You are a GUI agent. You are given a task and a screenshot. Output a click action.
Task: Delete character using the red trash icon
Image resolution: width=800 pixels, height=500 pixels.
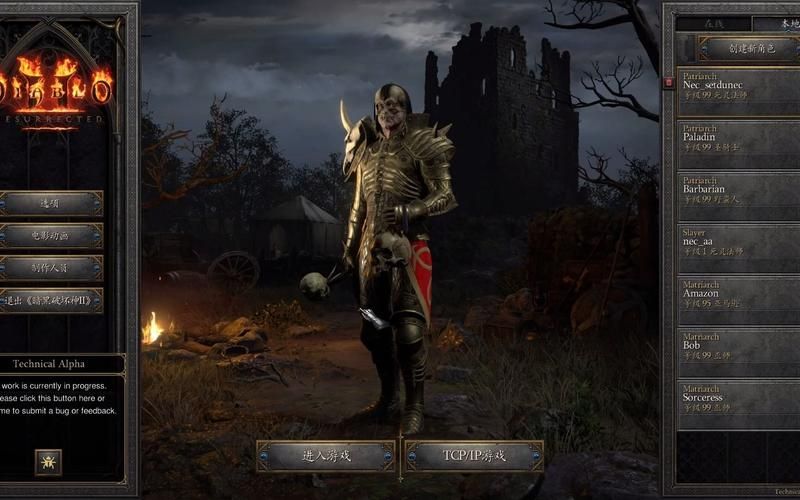669,82
